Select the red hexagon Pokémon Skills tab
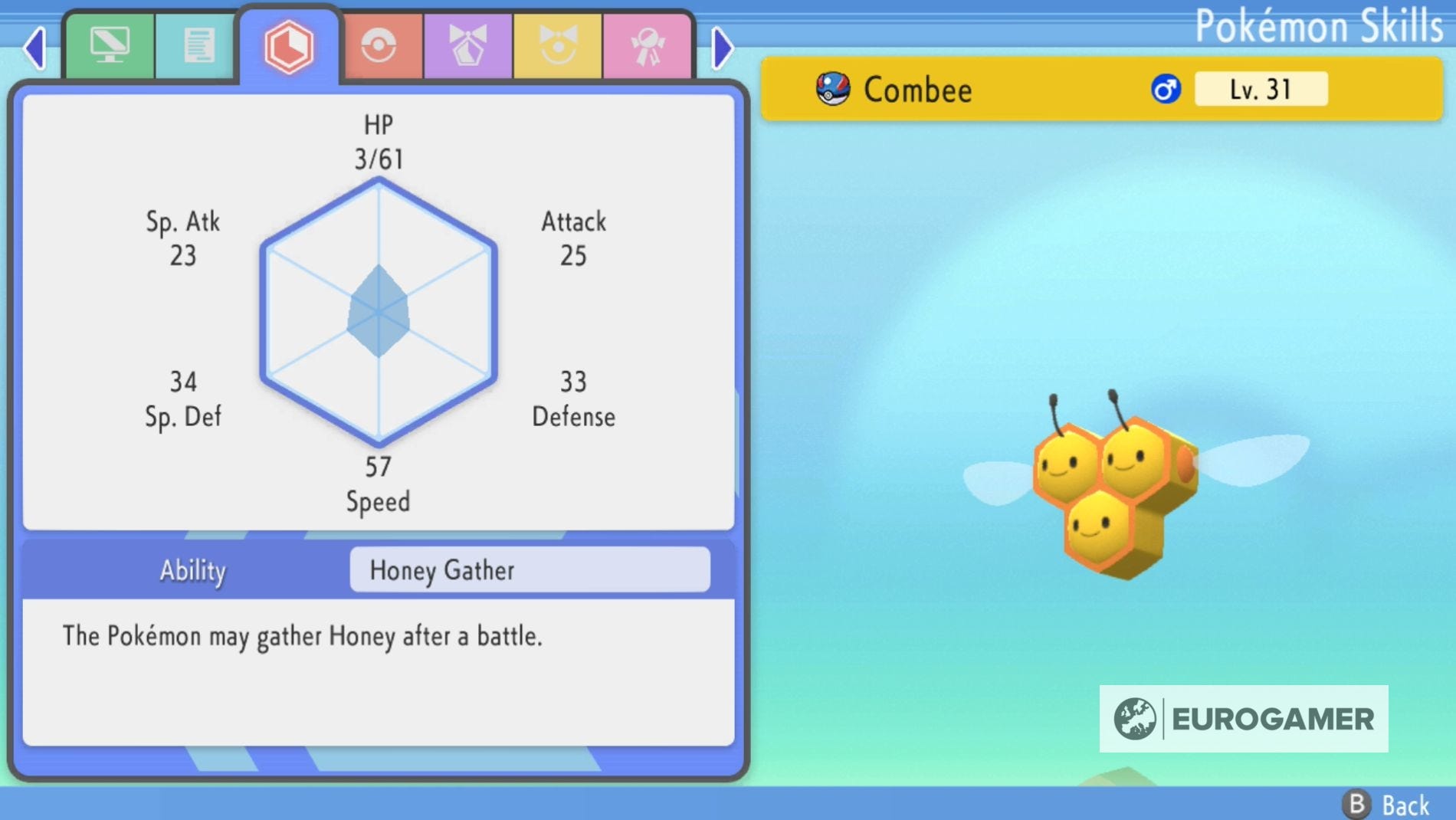 tap(289, 44)
